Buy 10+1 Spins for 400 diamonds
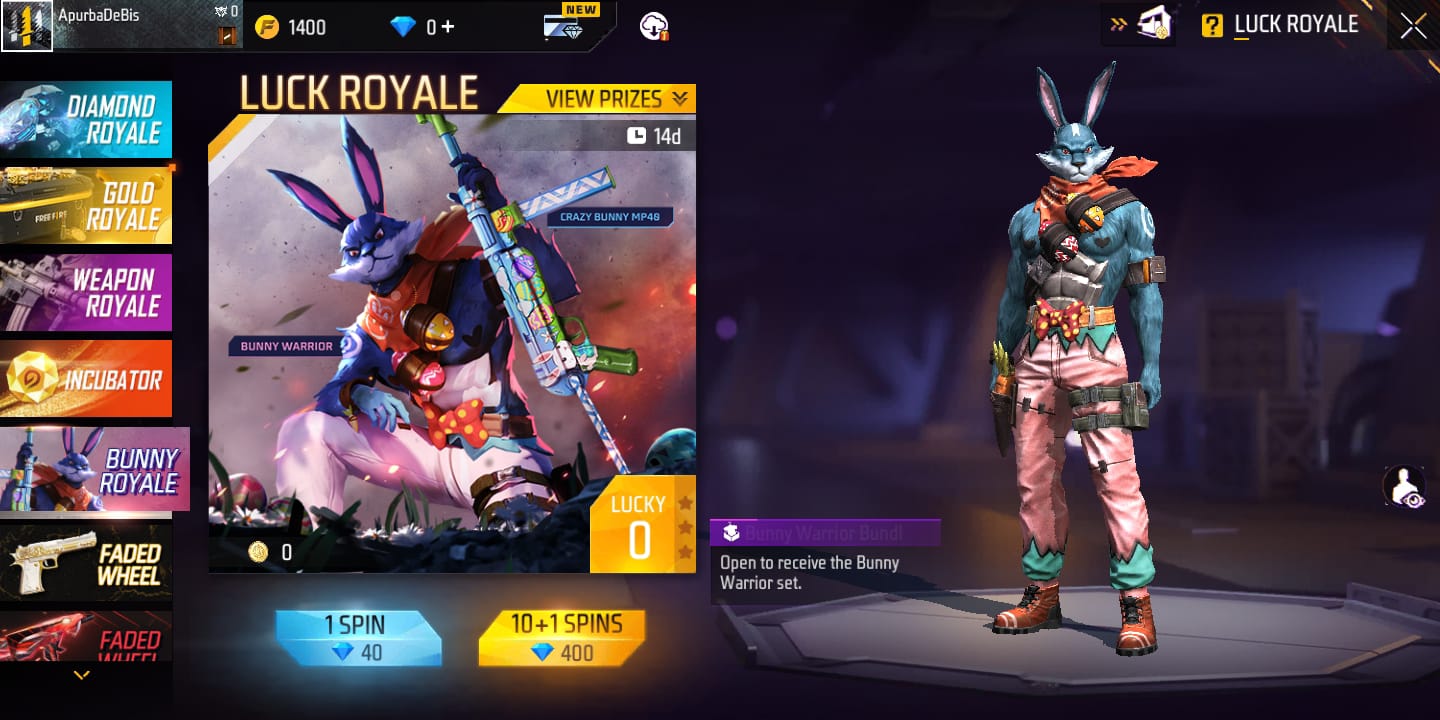The height and width of the screenshot is (720, 1440). pos(561,639)
